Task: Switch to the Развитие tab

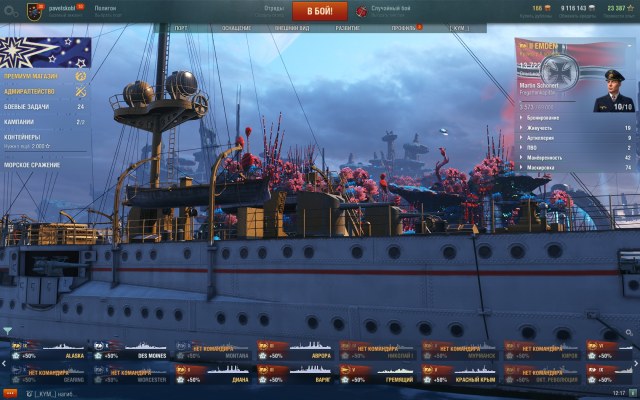Action: pyautogui.click(x=348, y=29)
